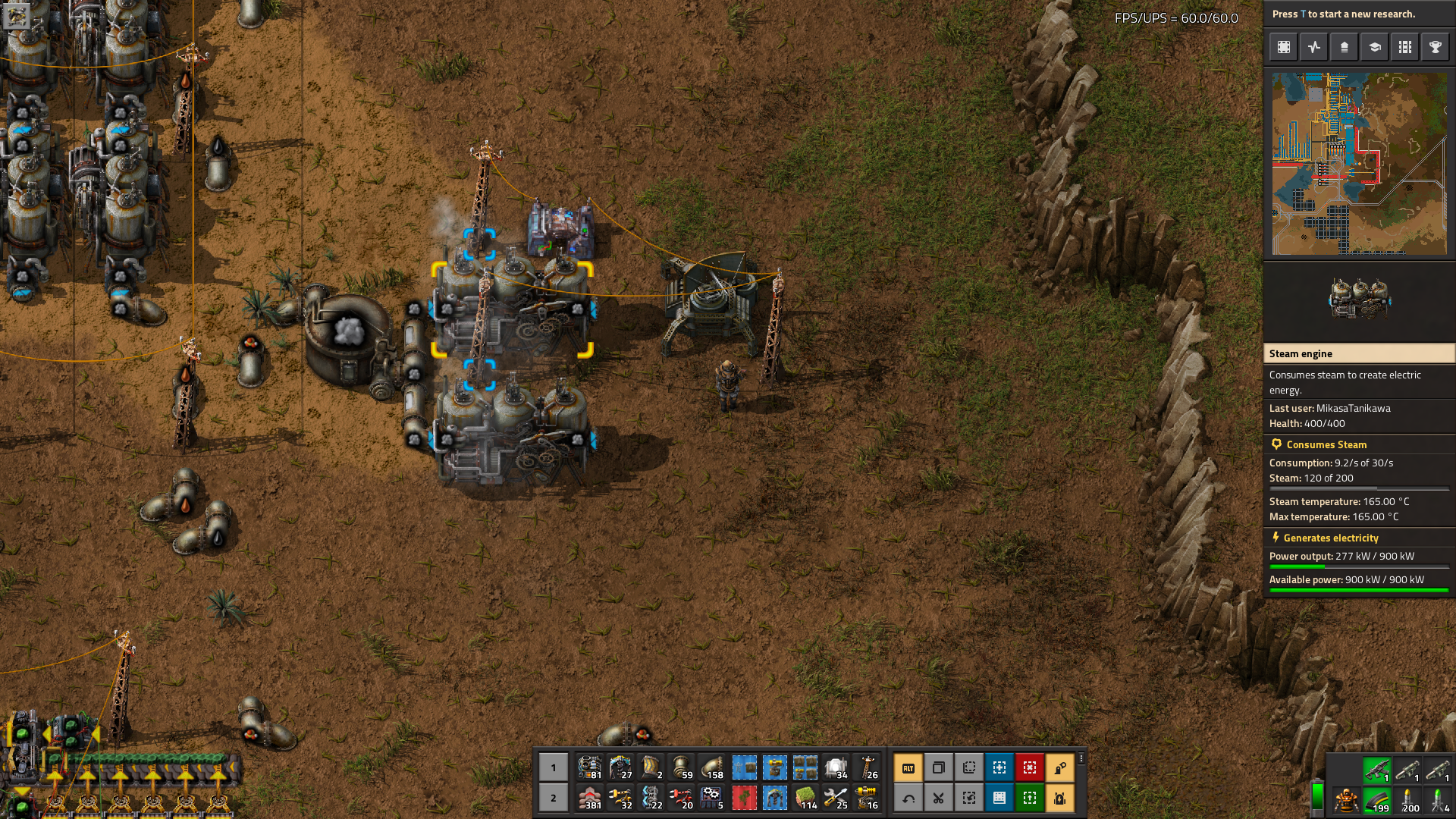
Task: Select the magazine ammo slot showing 199
Action: 1376,800
